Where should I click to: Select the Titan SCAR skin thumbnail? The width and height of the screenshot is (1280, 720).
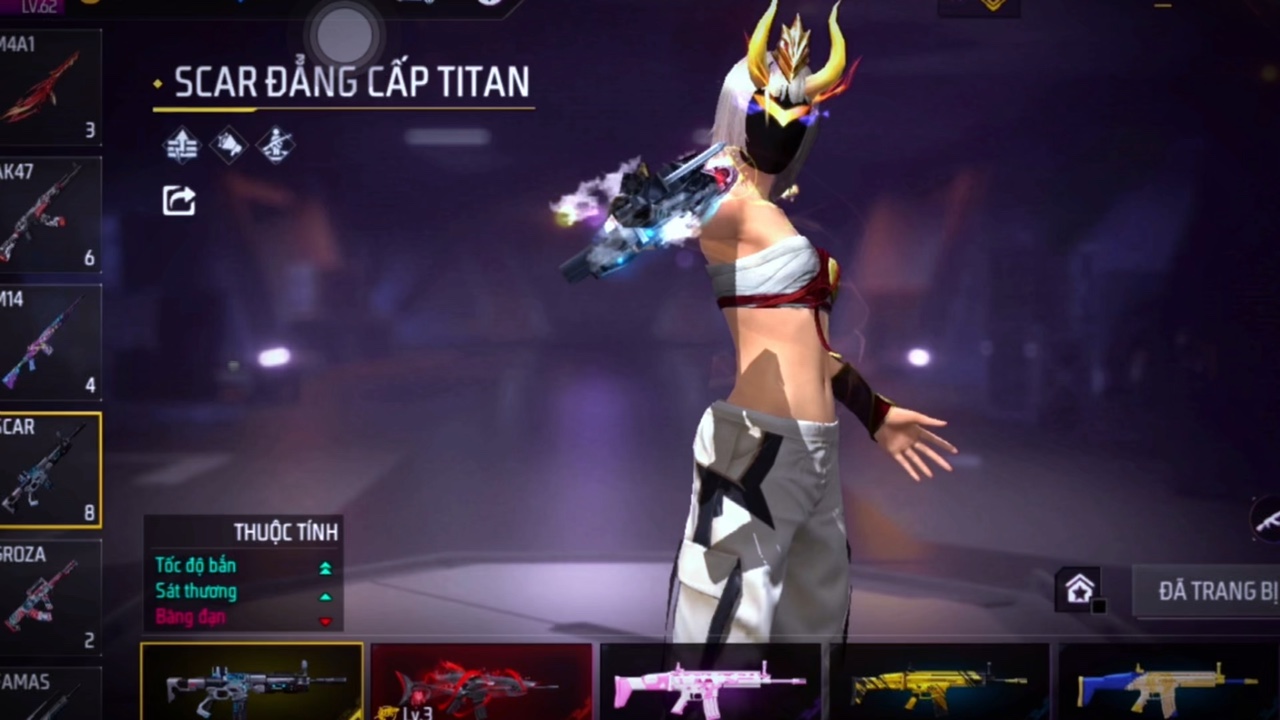coord(252,682)
